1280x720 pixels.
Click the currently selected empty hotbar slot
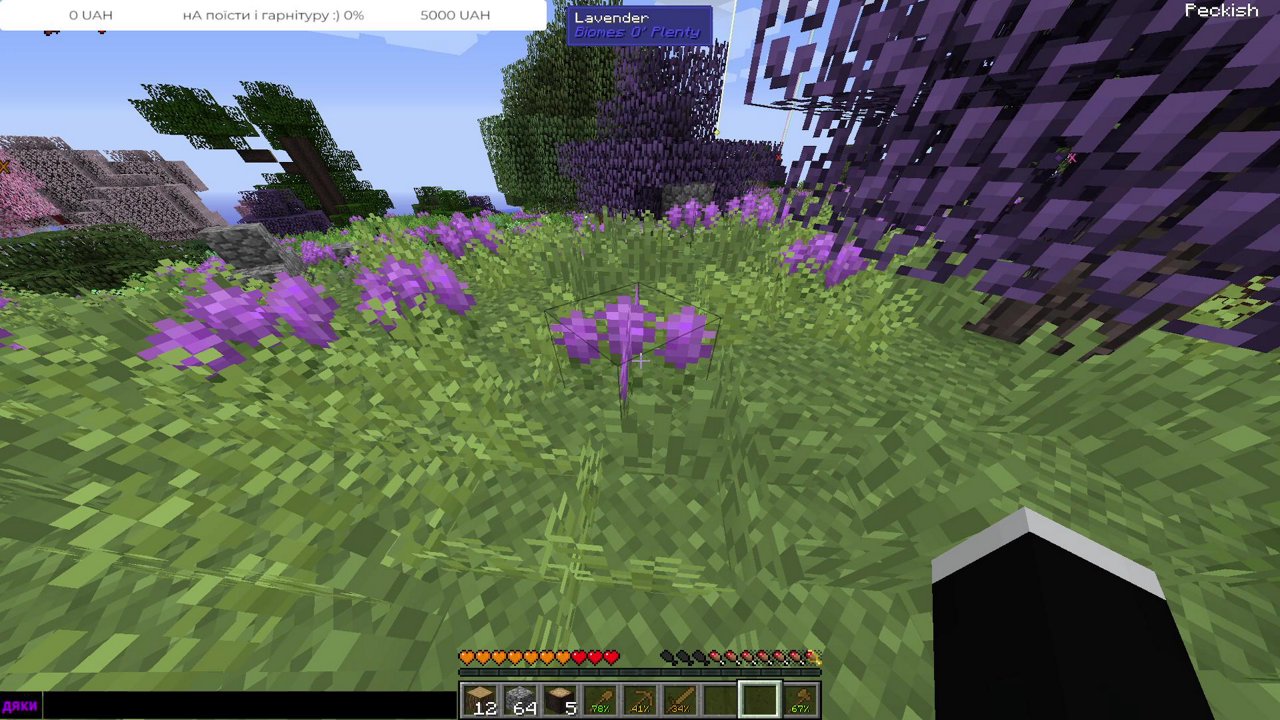758,696
